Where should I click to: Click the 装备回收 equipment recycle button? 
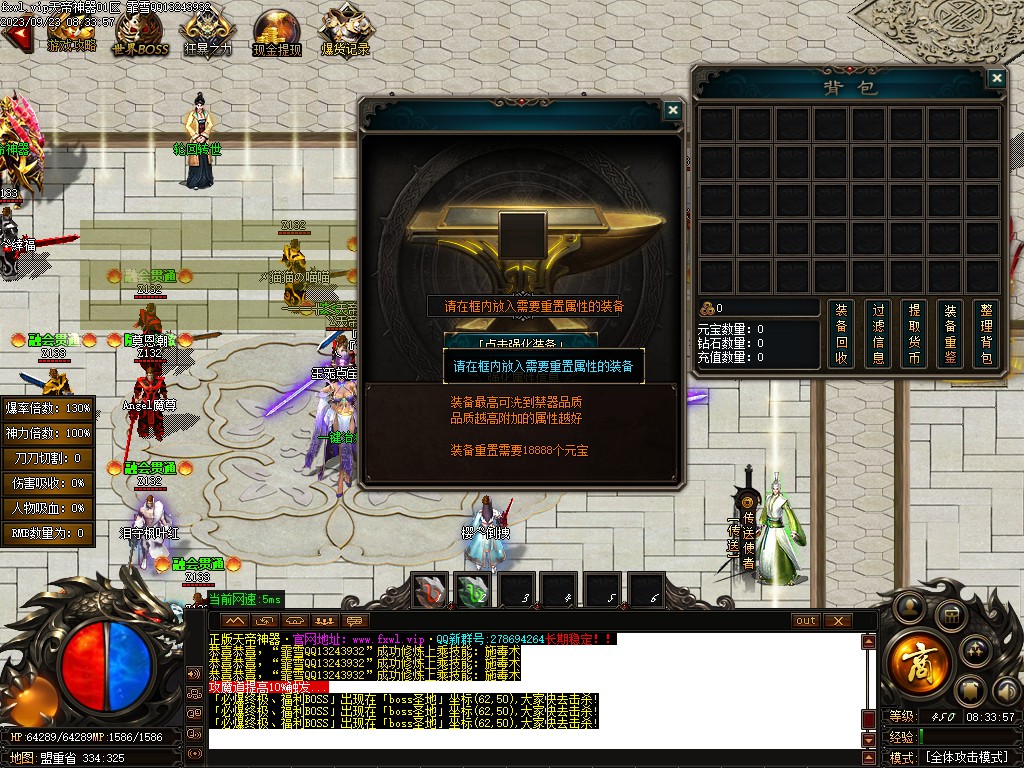click(x=841, y=334)
